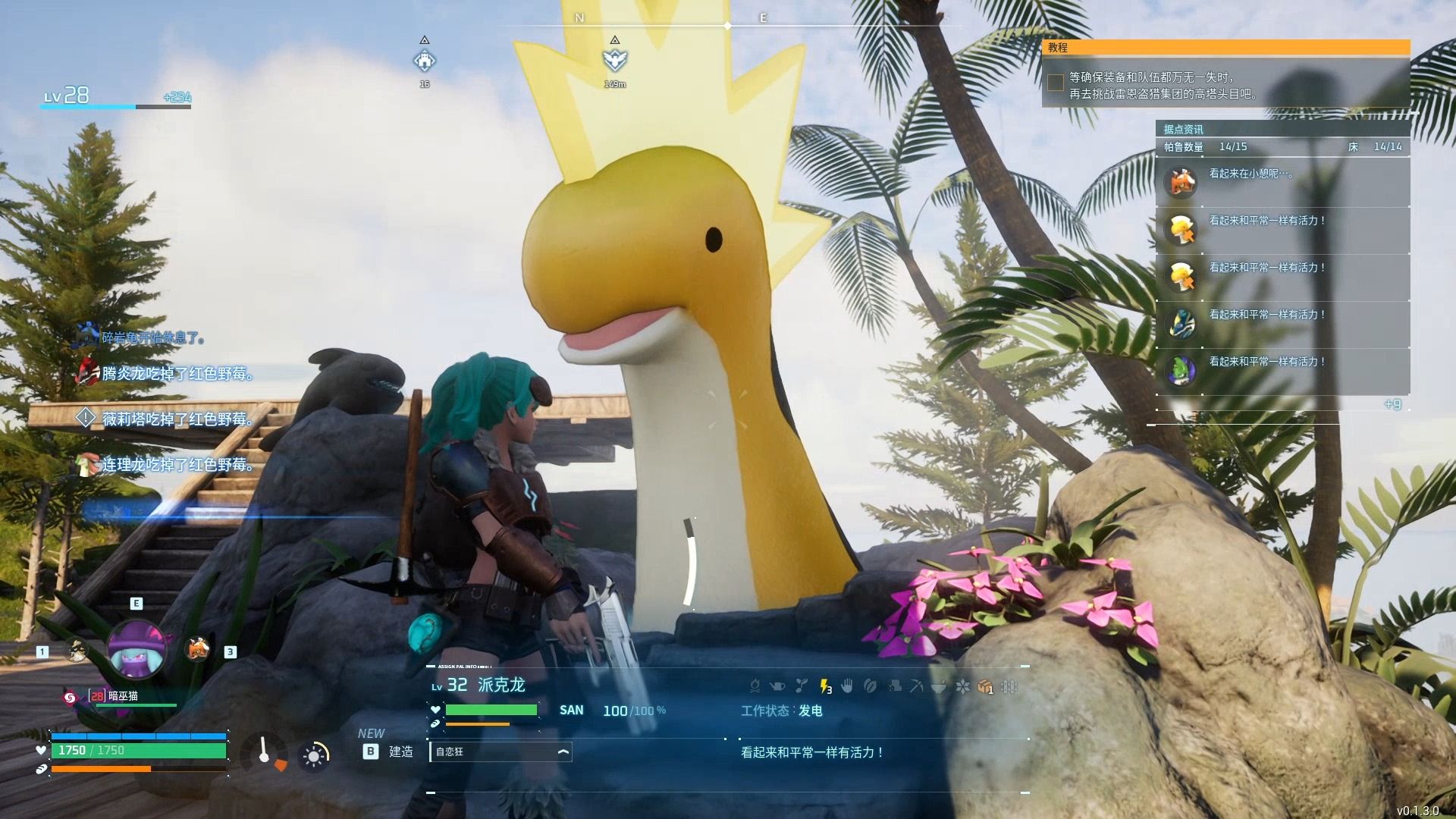The width and height of the screenshot is (1456, 819).
Task: Select the active 暗巫猫 pal portrait
Action: 136,651
